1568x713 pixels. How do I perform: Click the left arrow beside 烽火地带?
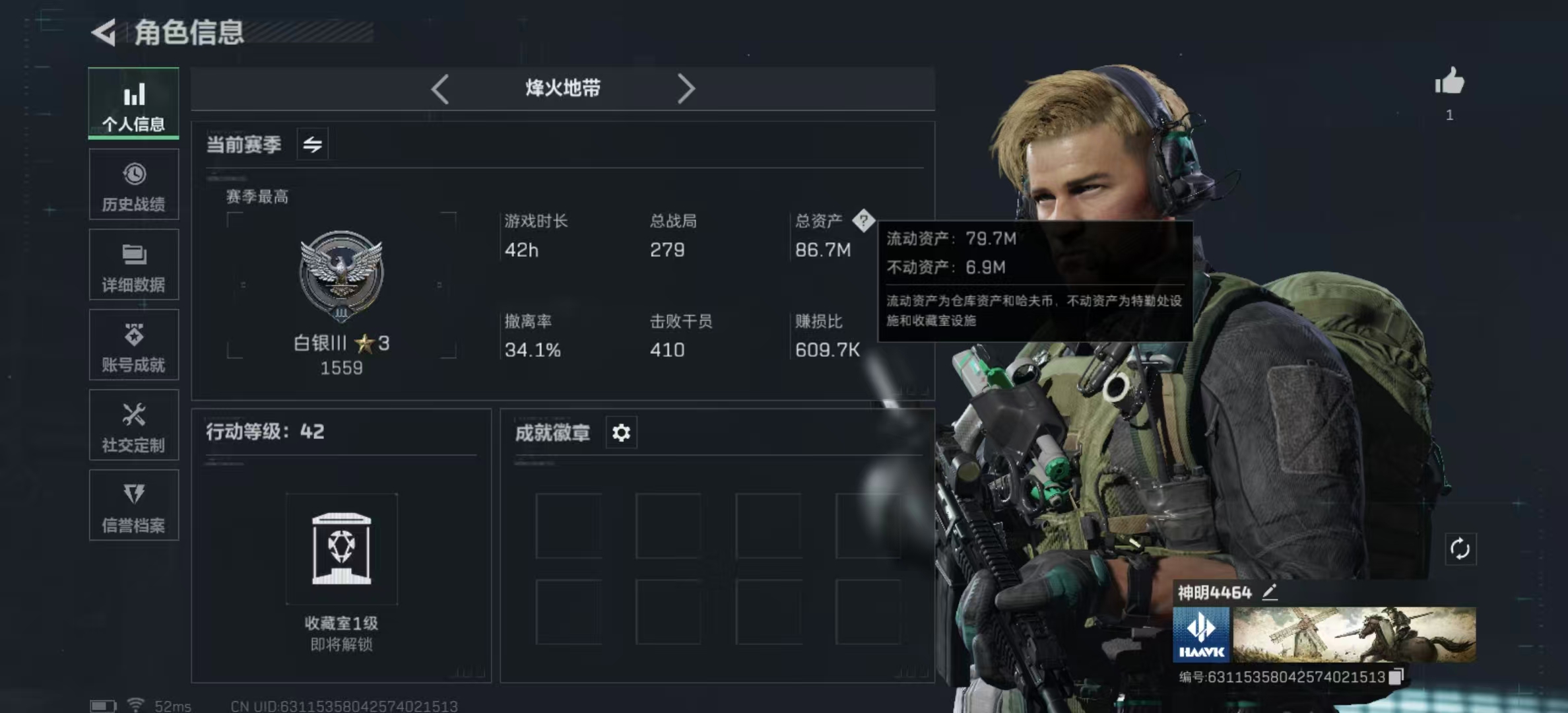[440, 88]
